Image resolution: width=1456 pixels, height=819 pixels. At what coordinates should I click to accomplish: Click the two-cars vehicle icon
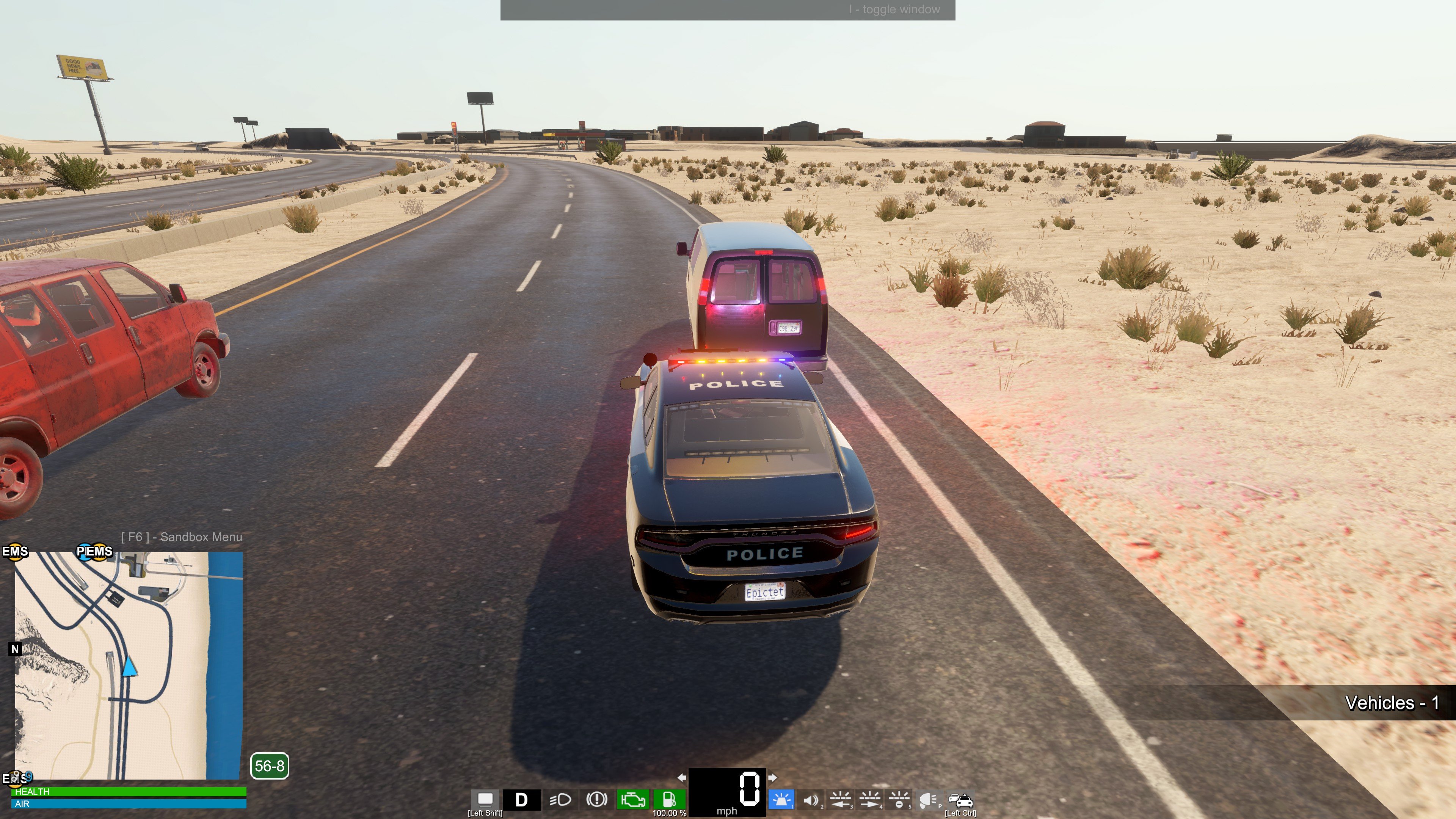(x=960, y=800)
